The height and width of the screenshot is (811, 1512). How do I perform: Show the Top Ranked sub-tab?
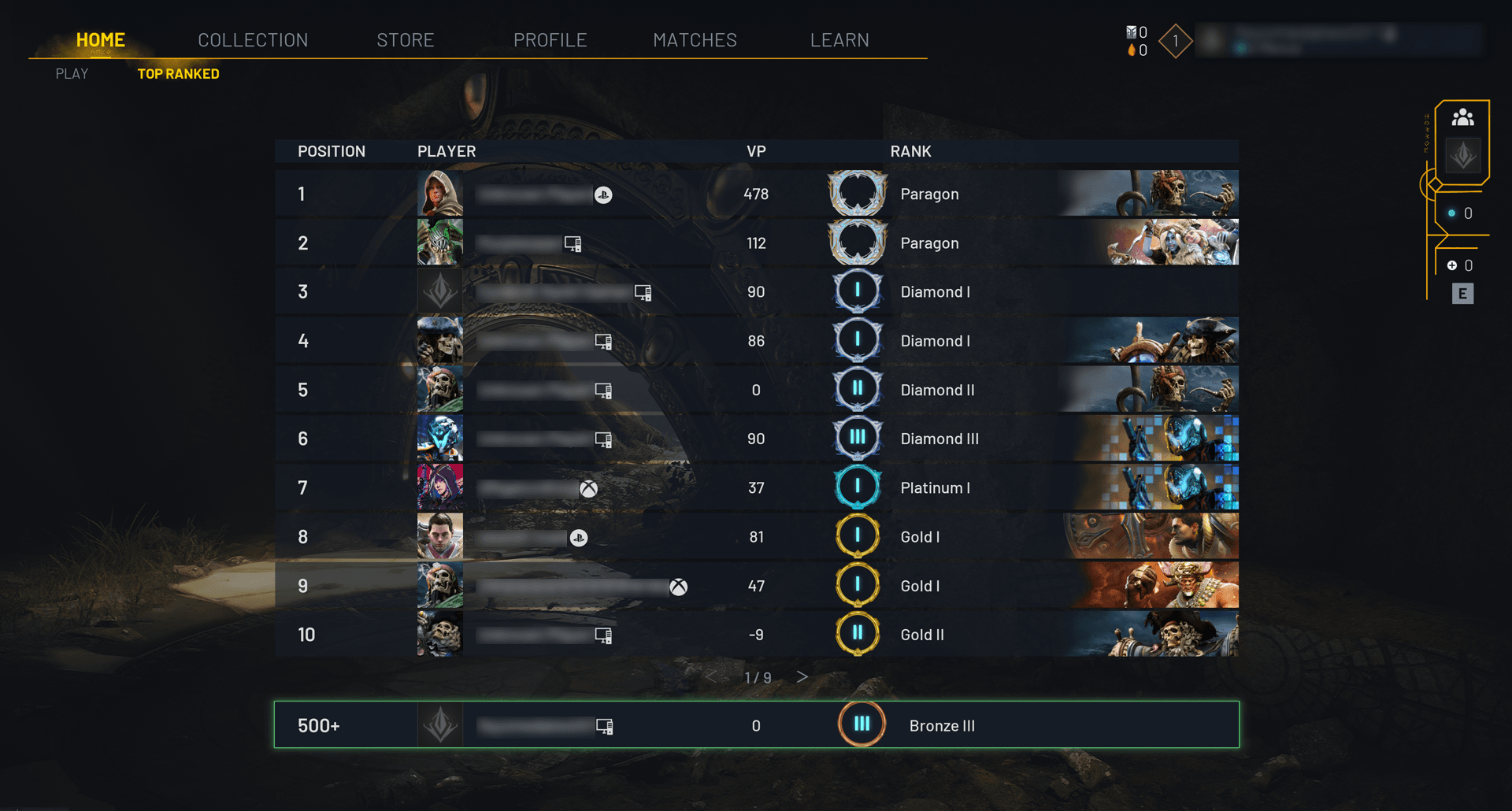(178, 74)
